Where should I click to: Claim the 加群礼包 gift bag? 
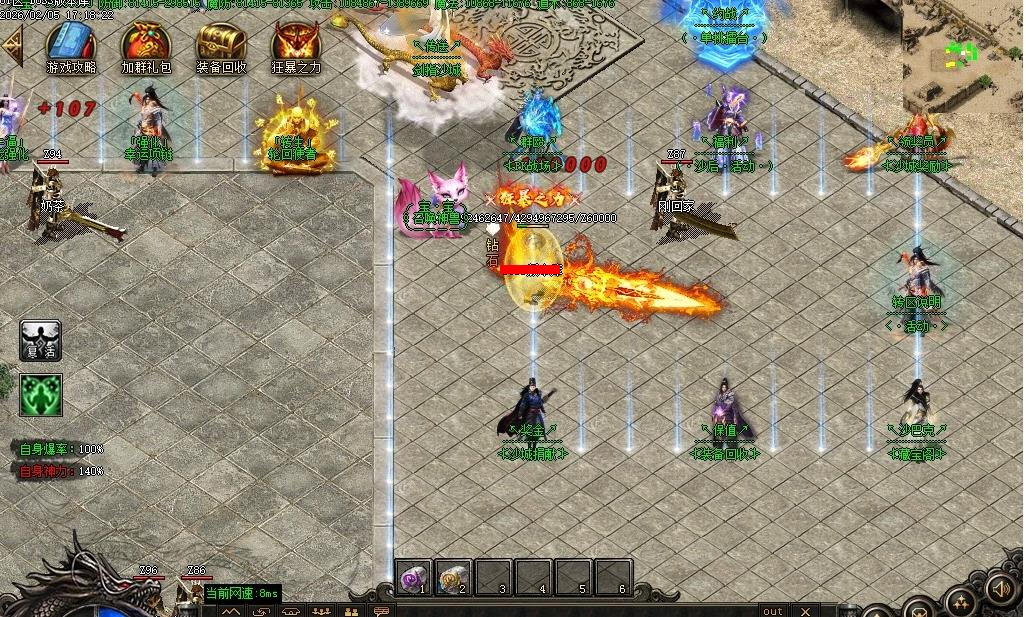point(146,44)
